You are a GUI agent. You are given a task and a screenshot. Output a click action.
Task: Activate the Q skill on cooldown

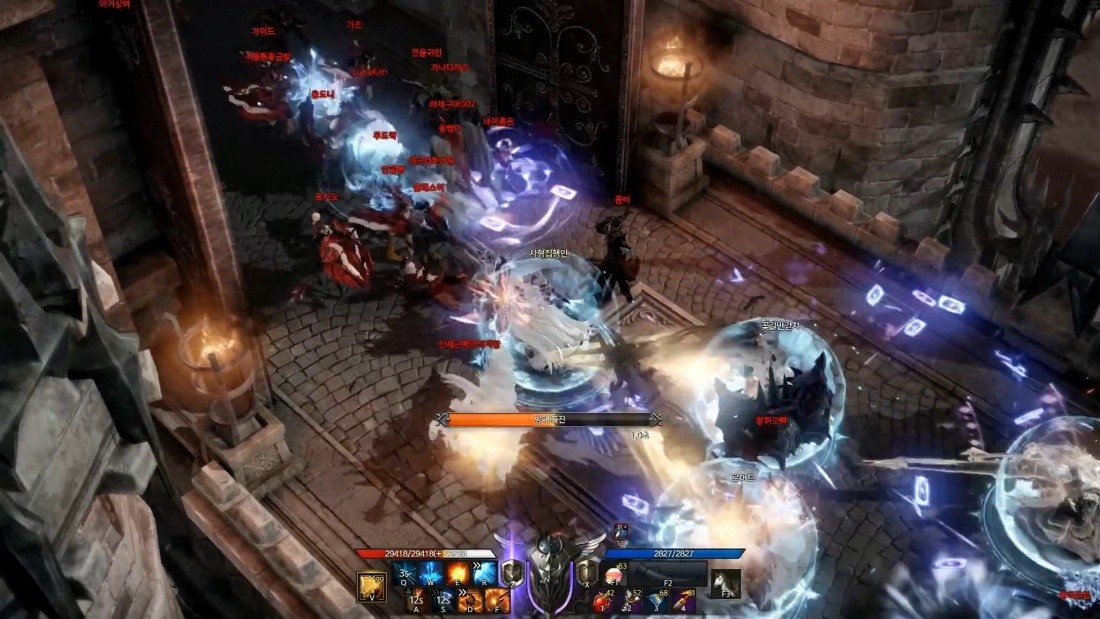pyautogui.click(x=407, y=573)
